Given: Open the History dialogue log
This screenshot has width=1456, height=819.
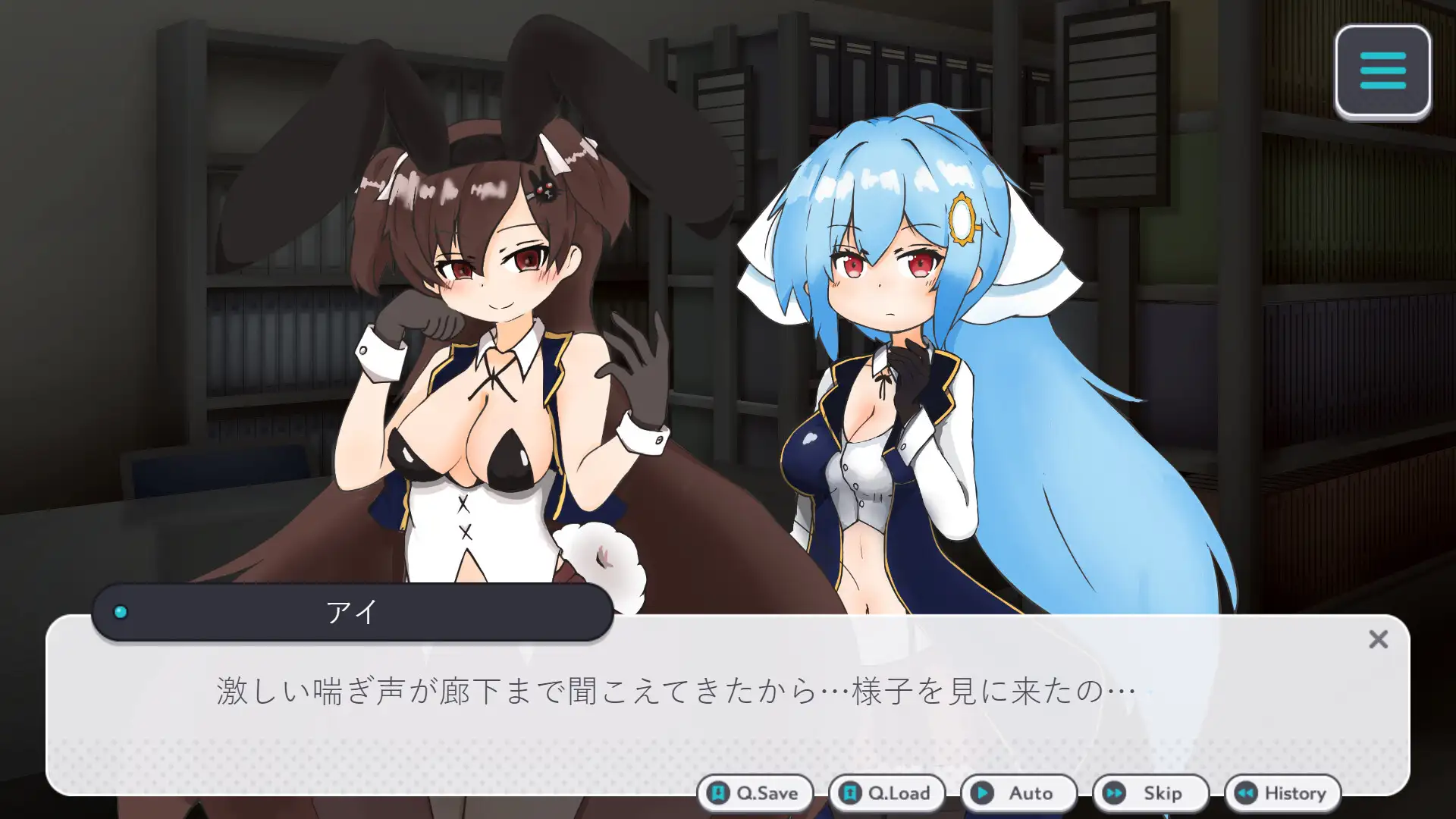Looking at the screenshot, I should tap(1282, 793).
